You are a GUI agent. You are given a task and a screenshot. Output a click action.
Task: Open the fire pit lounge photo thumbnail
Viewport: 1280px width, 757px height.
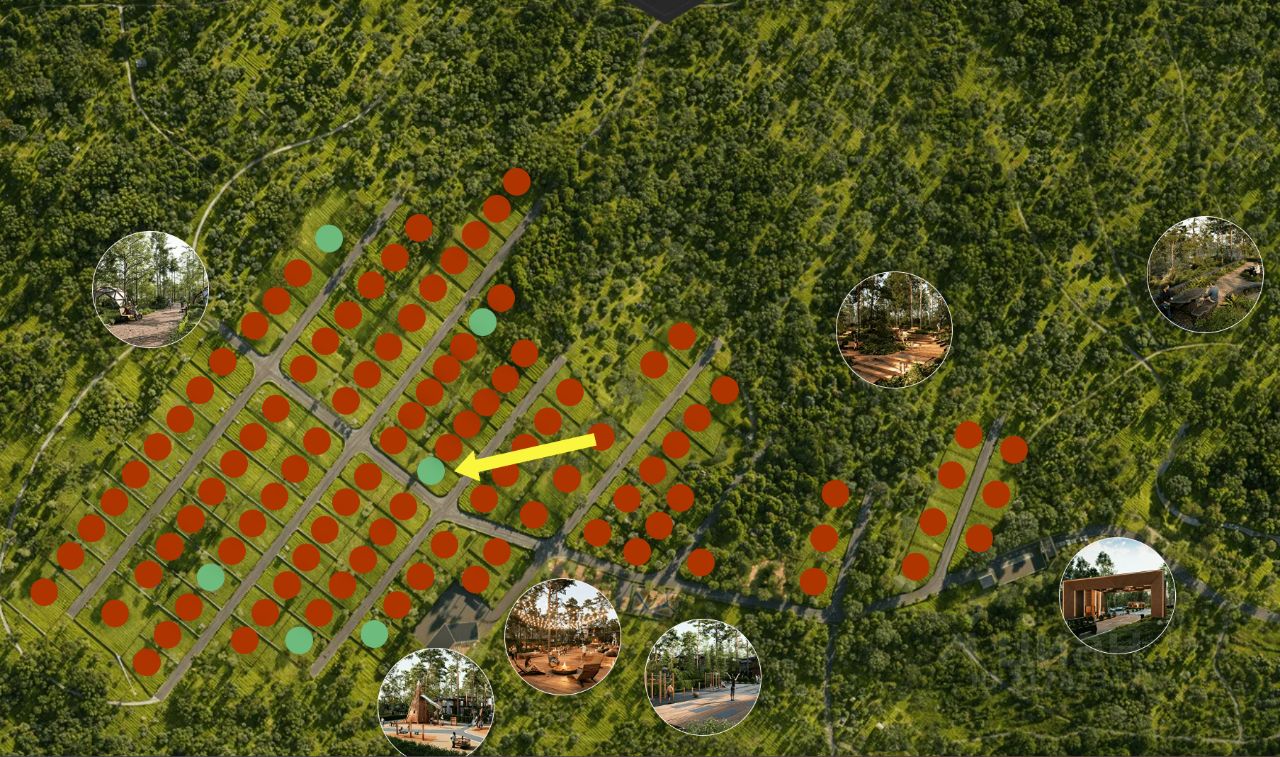pos(562,636)
